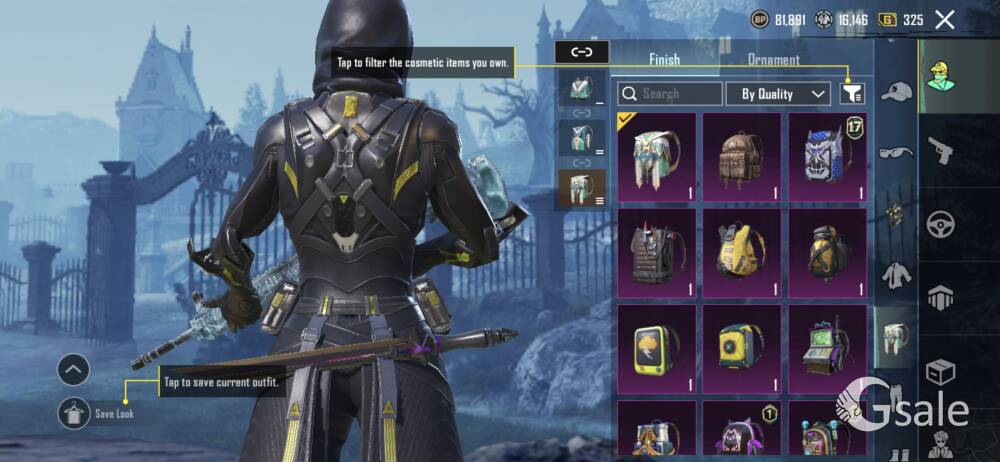Open the By Quality sort dropdown

[784, 94]
